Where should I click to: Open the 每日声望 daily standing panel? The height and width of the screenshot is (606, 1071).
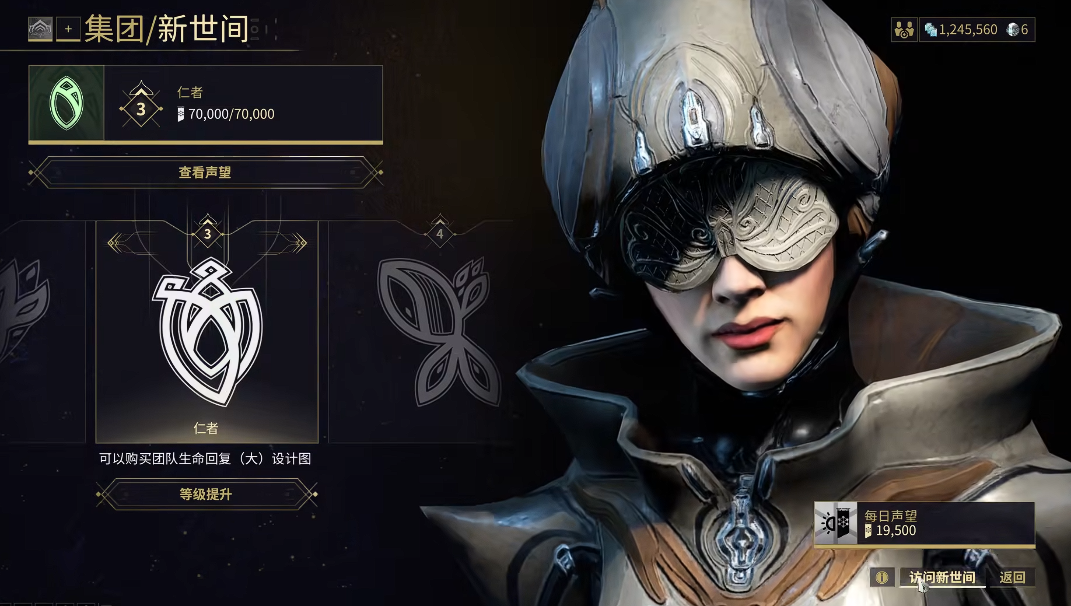(x=924, y=524)
